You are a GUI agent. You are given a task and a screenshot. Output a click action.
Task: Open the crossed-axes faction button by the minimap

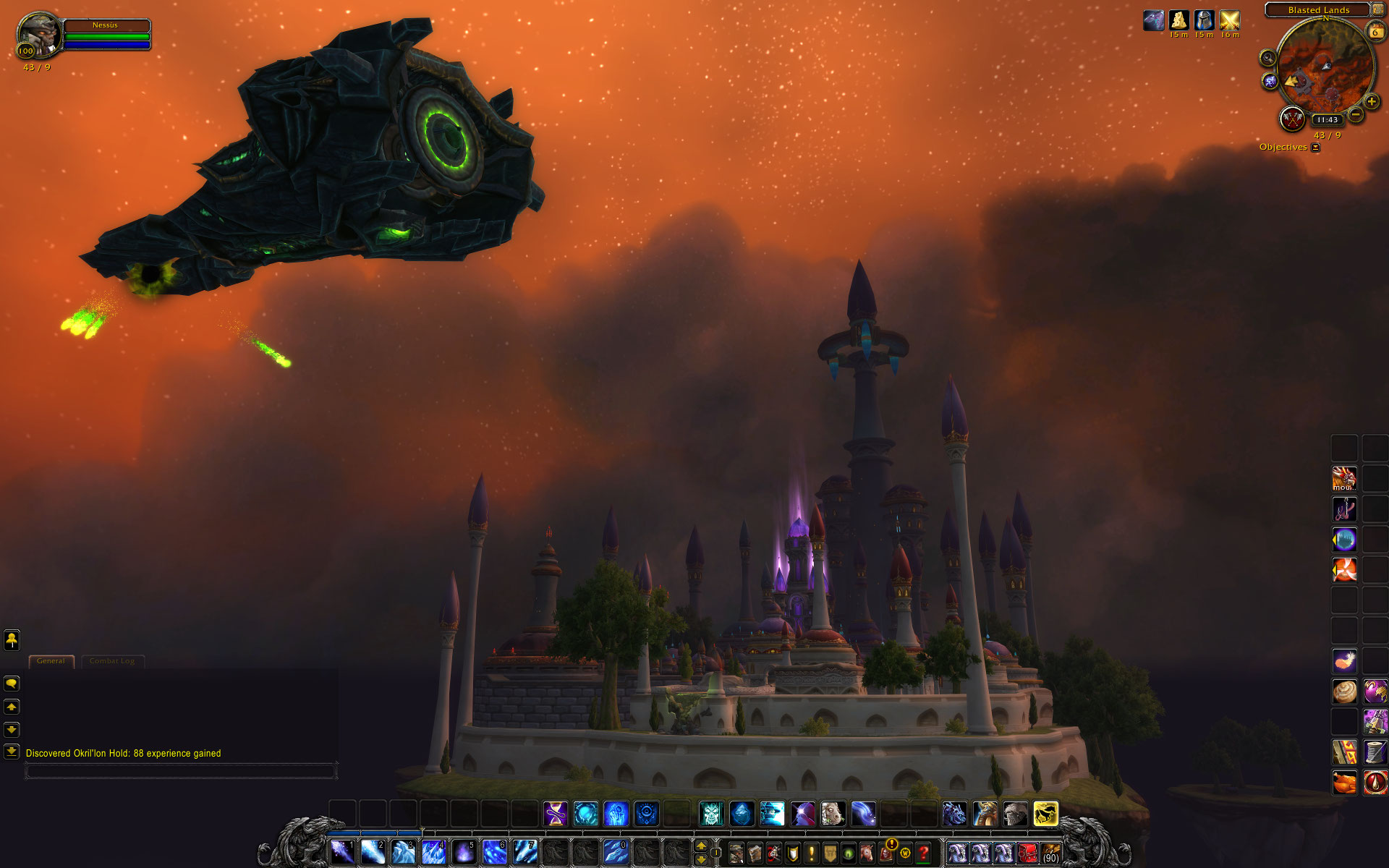[1292, 119]
